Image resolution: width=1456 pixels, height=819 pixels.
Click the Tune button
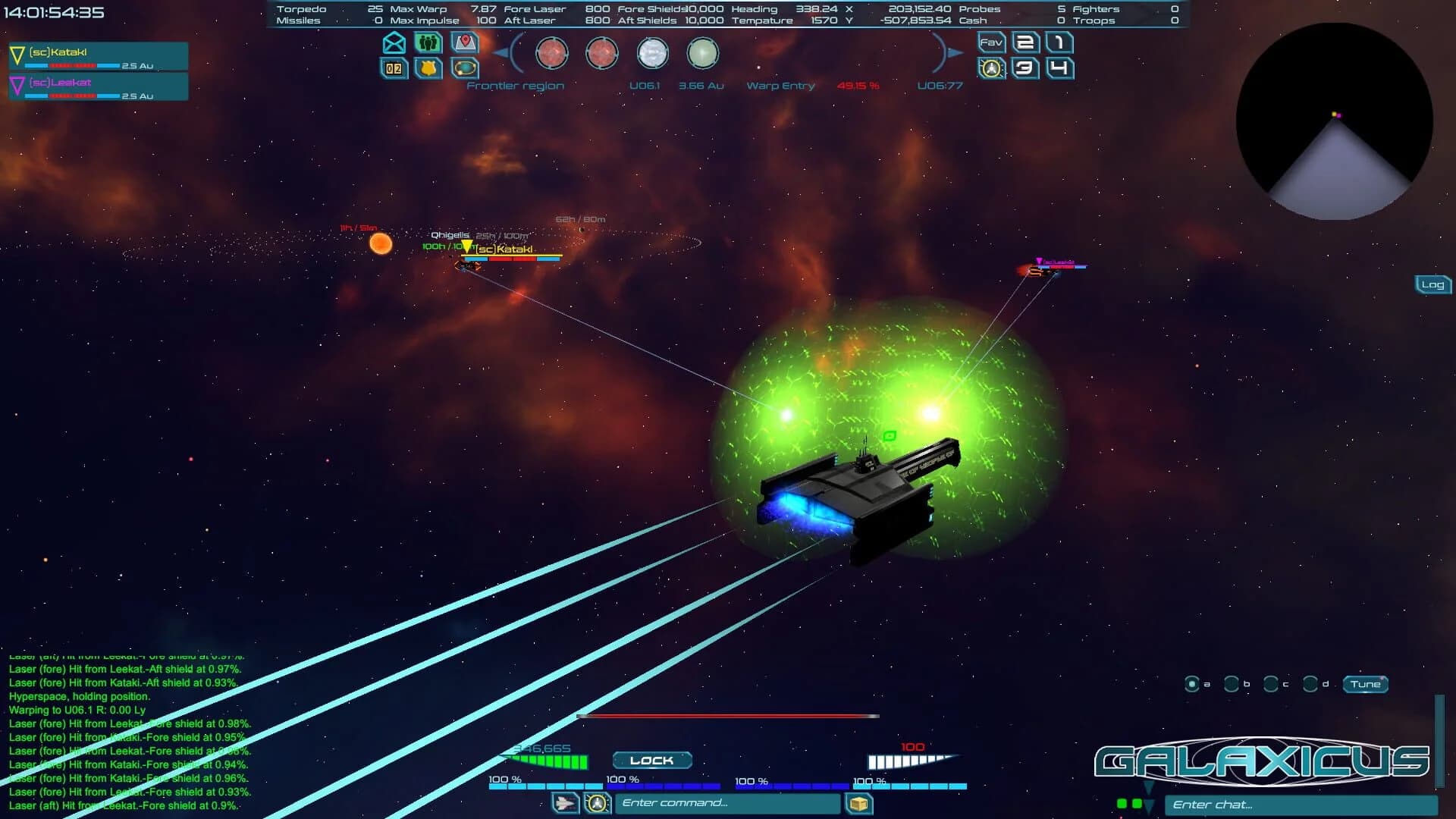click(x=1365, y=685)
